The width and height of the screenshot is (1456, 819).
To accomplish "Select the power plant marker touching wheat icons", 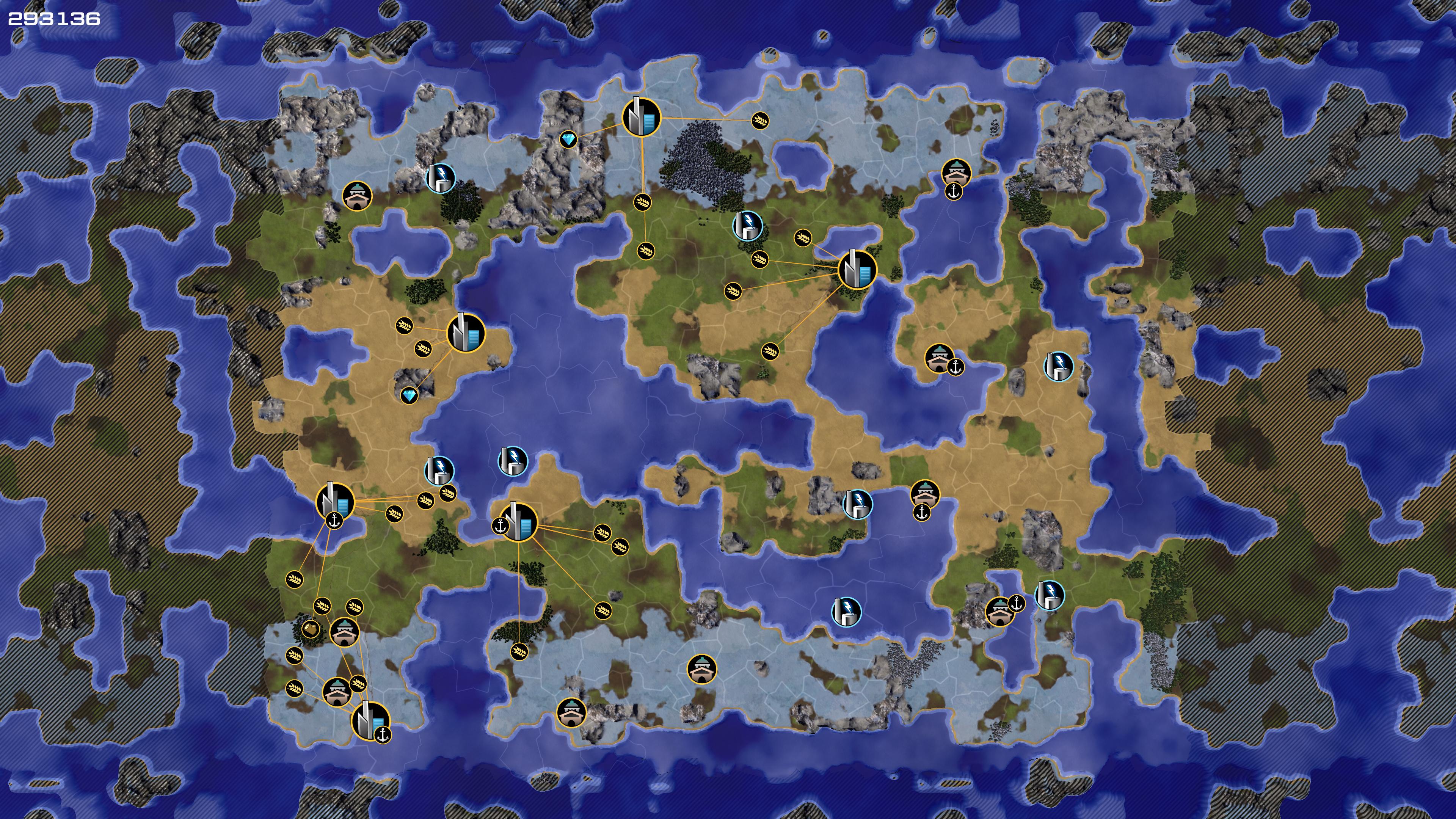I will (439, 471).
